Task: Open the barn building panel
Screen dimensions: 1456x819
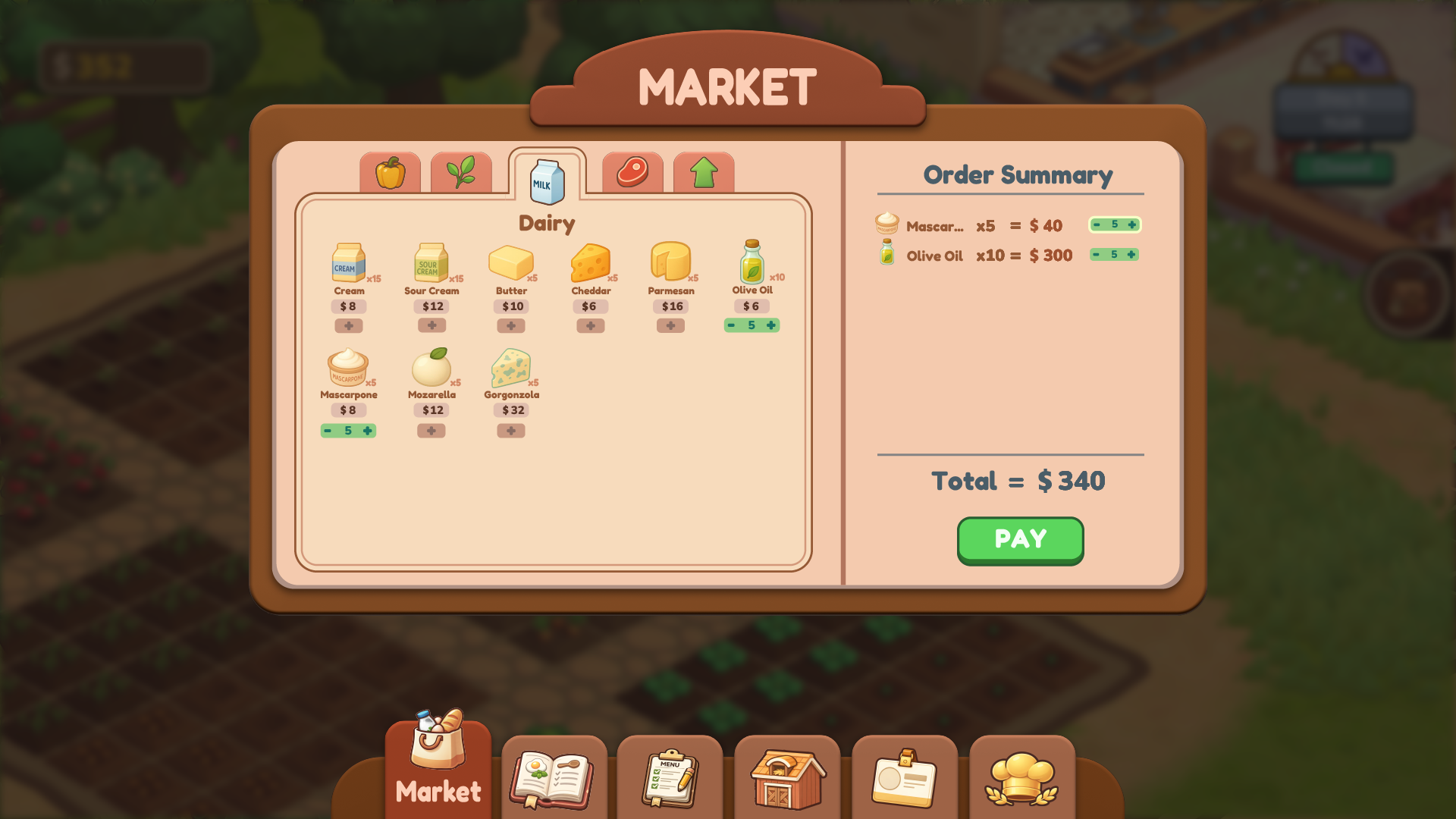Action: [787, 777]
